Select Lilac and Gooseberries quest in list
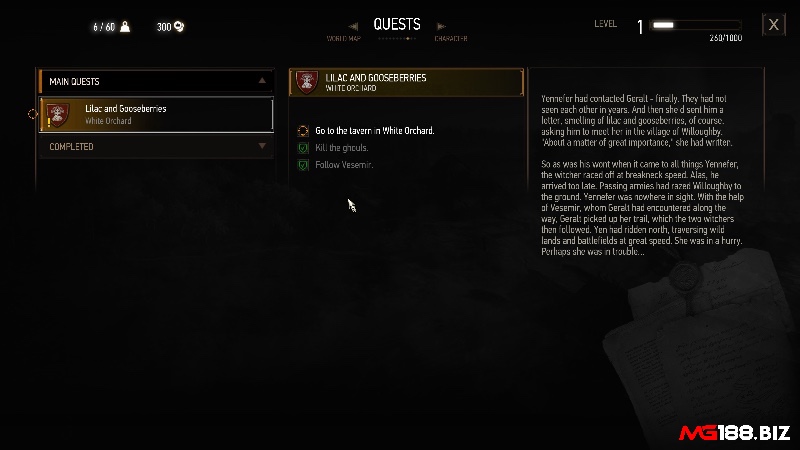800x450 pixels. [x=156, y=114]
